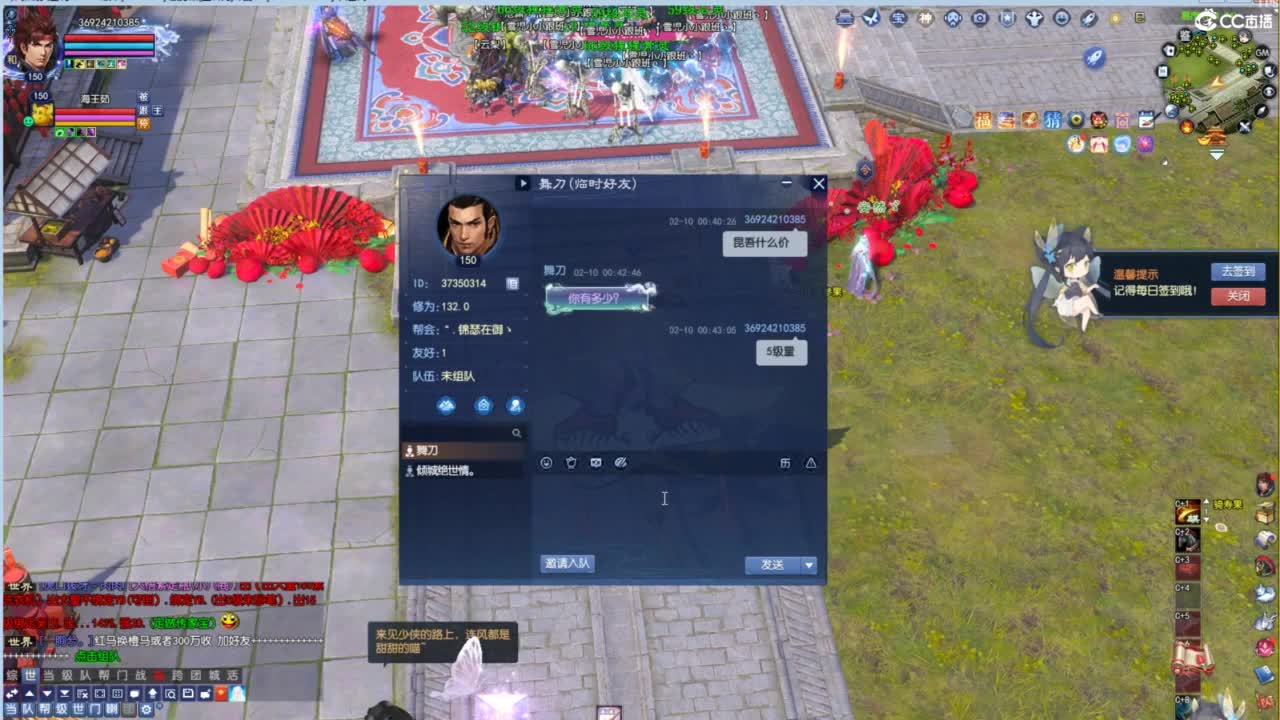Click the report warning icon in the chat window
The height and width of the screenshot is (720, 1280).
tap(811, 463)
